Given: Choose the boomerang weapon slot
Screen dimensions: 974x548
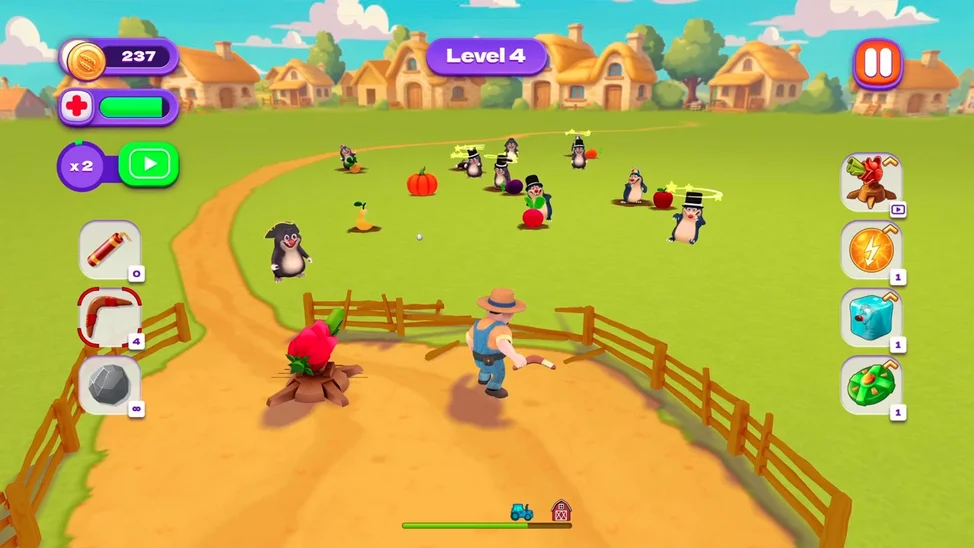Looking at the screenshot, I should point(109,318).
